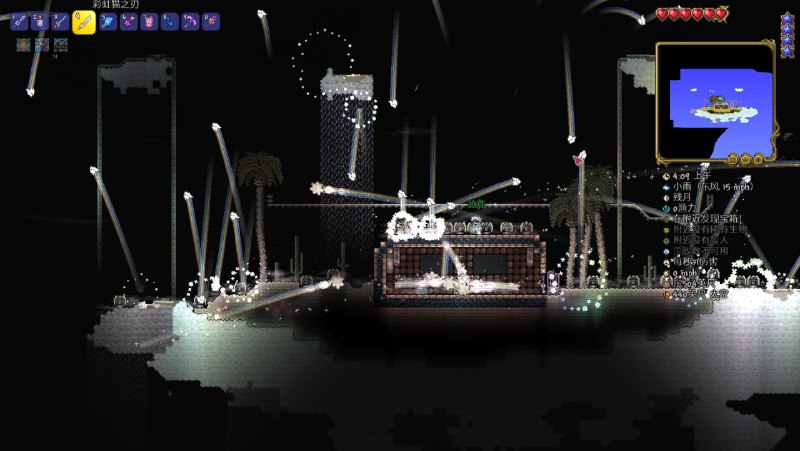Select the blue item in hotbar slot 8
800x451 pixels.
click(x=170, y=21)
